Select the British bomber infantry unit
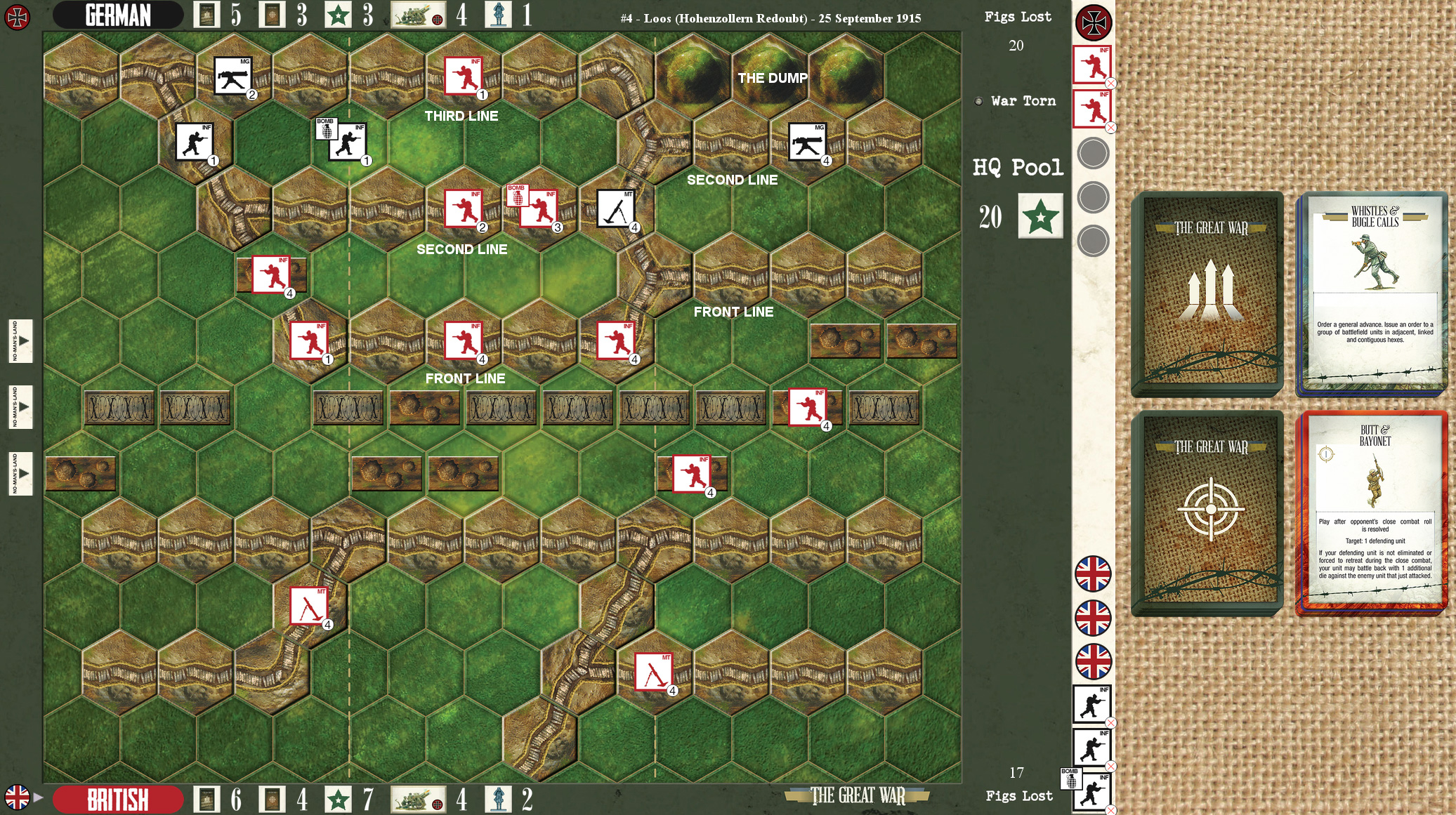Screen dimensions: 1456x815 tap(538, 207)
